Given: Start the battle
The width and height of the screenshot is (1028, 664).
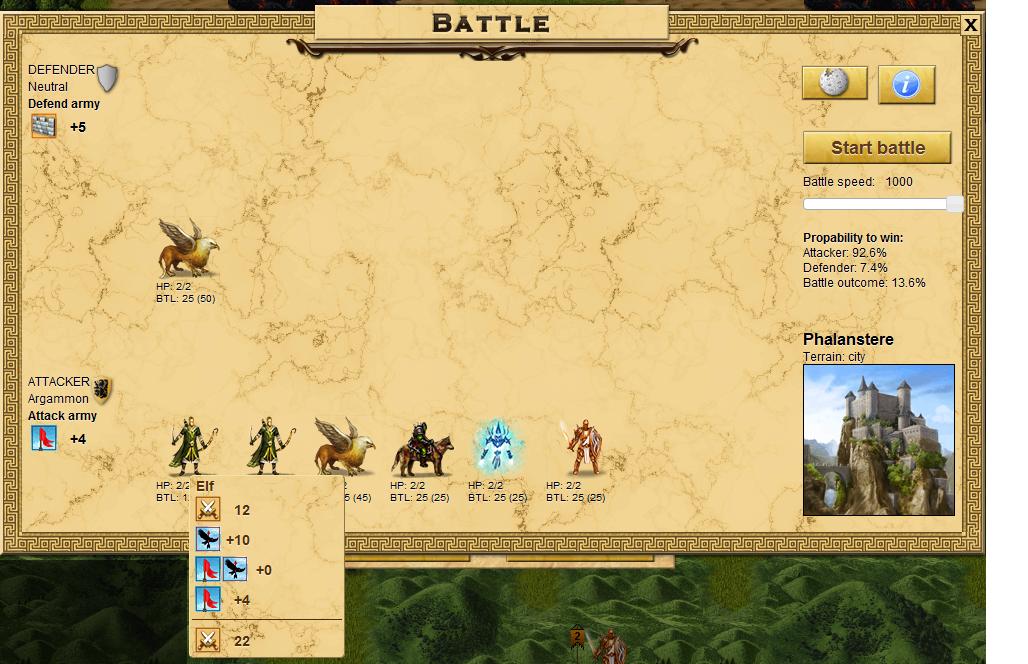Looking at the screenshot, I should tap(877, 148).
